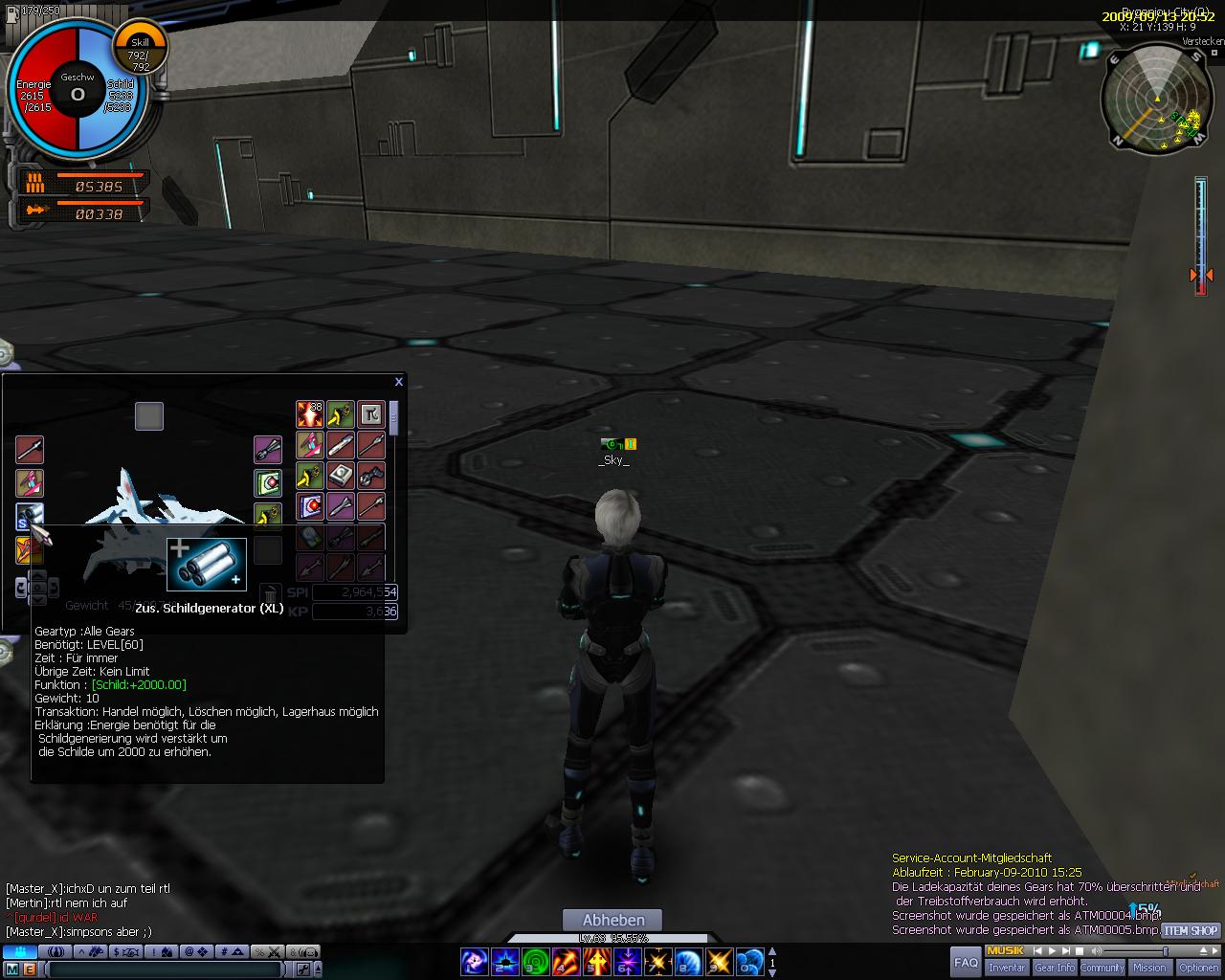Select the equipped shield generator slot

pyautogui.click(x=29, y=517)
